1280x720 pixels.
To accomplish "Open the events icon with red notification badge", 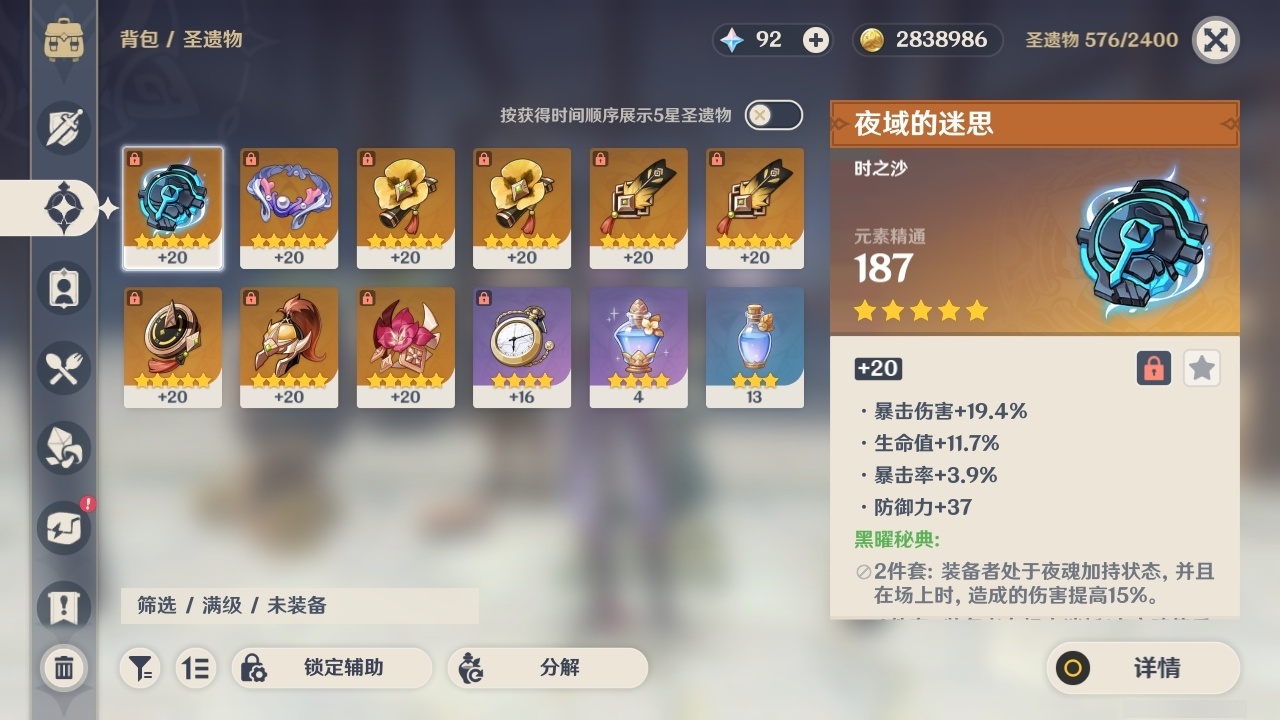I will tap(63, 528).
